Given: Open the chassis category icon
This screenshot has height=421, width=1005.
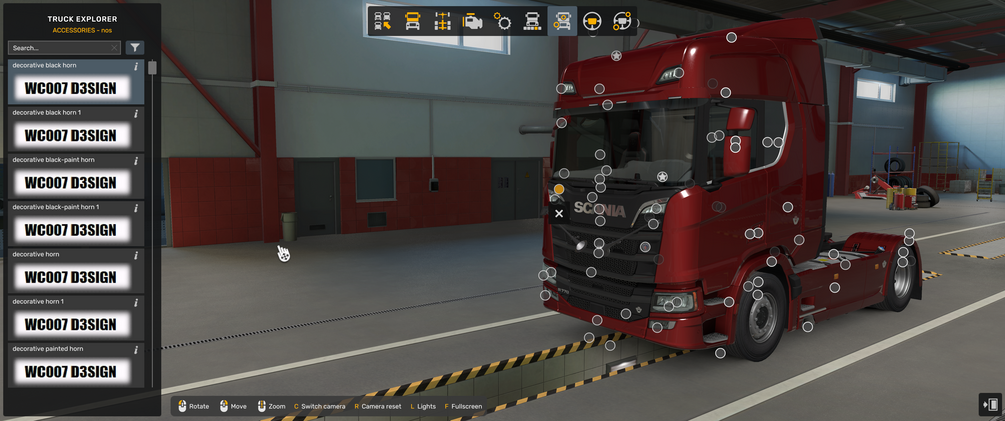Looking at the screenshot, I should click(x=443, y=20).
